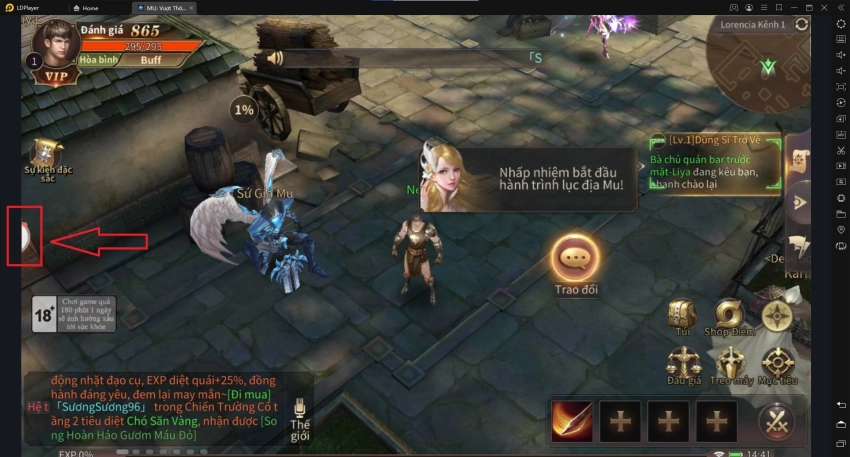Tap the crossed swords attack button

[776, 421]
